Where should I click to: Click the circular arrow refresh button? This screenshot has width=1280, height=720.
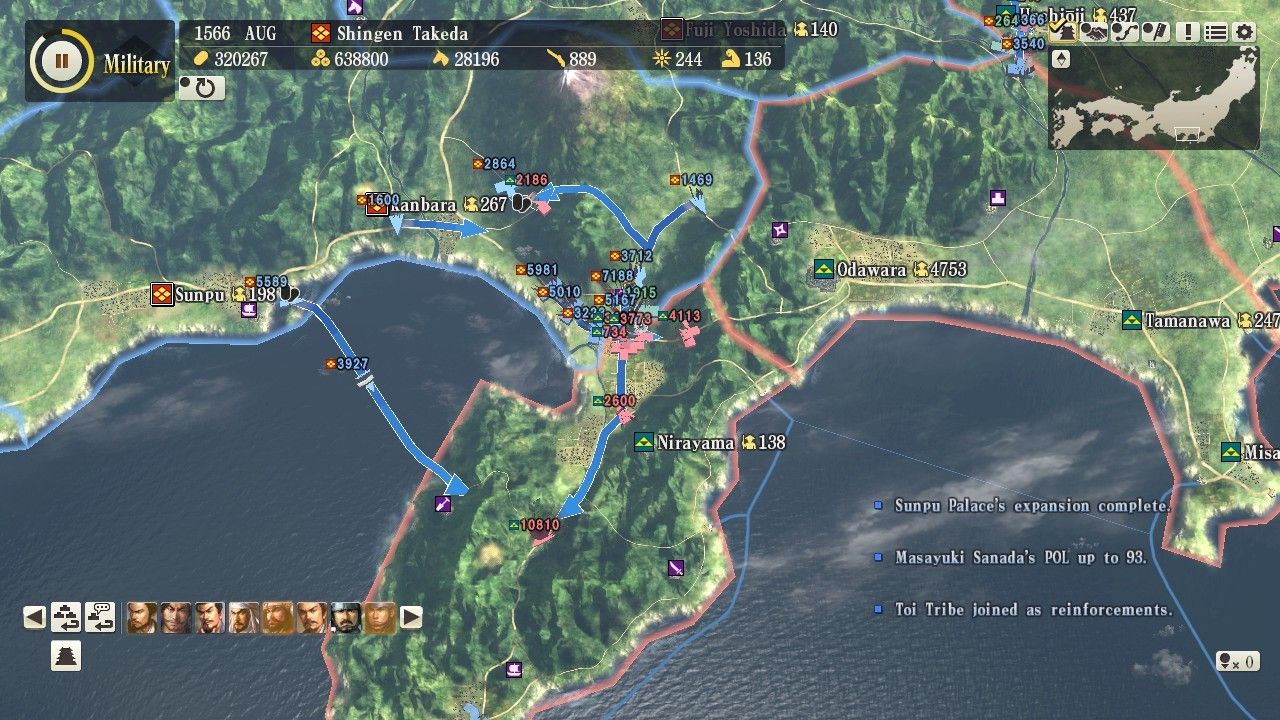point(202,88)
